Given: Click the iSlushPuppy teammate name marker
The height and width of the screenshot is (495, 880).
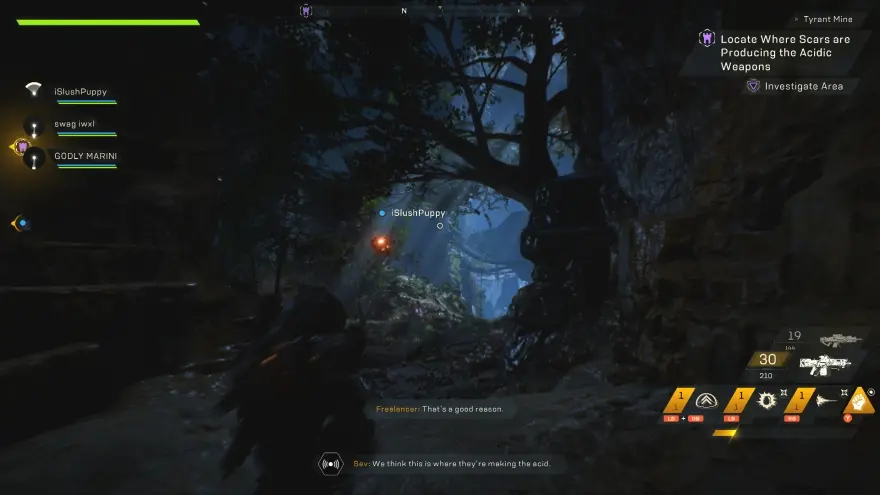Looking at the screenshot, I should (417, 213).
